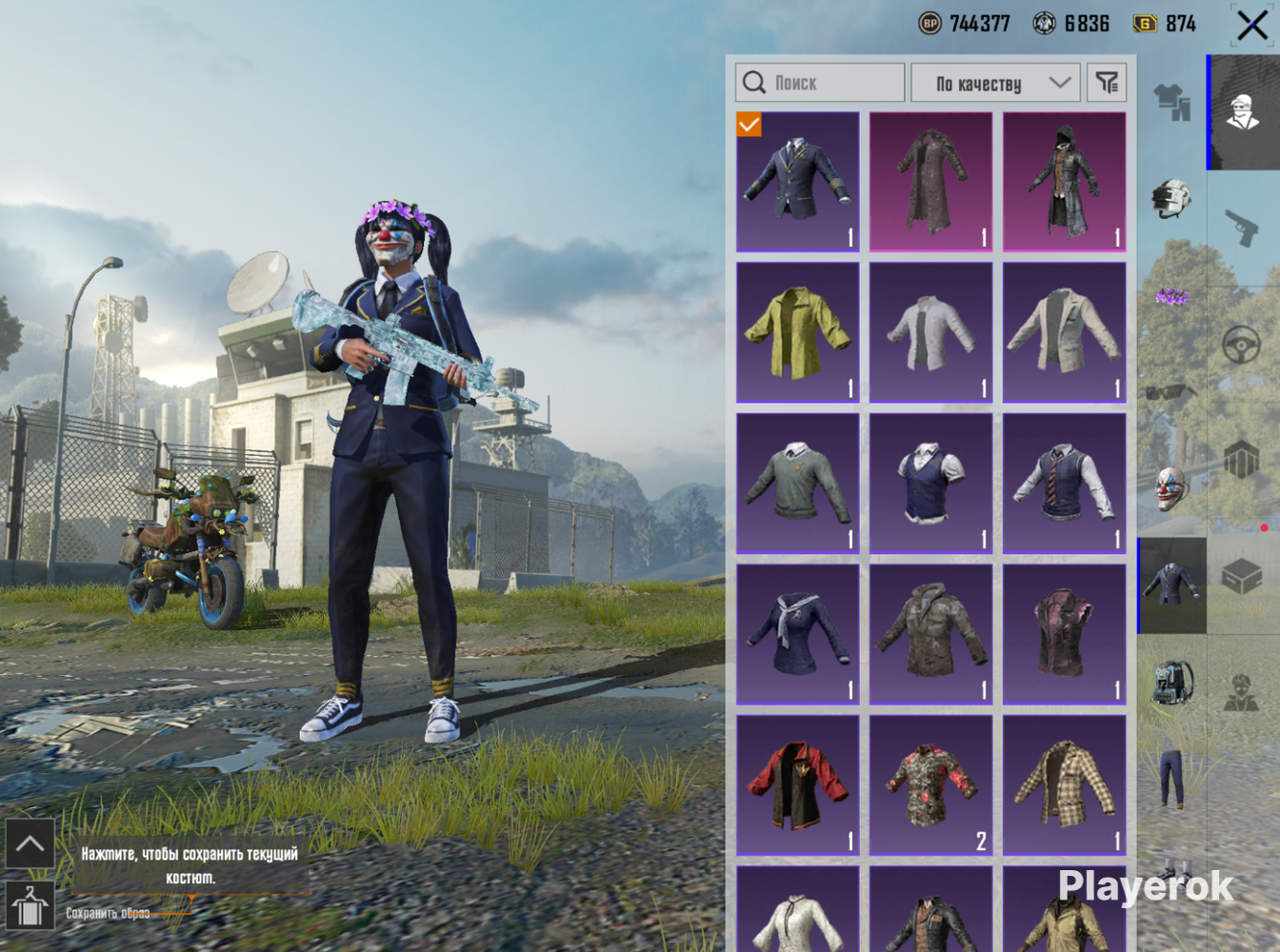Save the current outfit with hanger button
Viewport: 1280px width, 952px height.
click(x=30, y=904)
